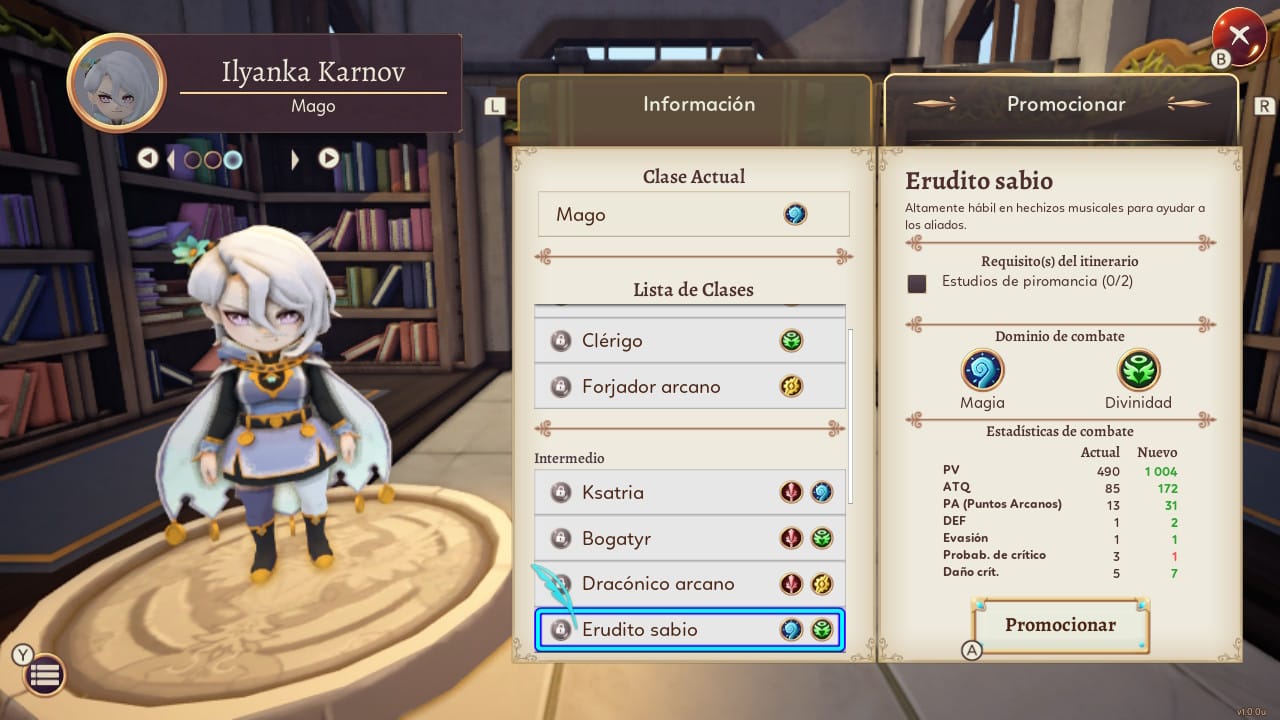Image resolution: width=1280 pixels, height=720 pixels.
Task: Pick the Bogatyr intermediate class
Action: 689,539
